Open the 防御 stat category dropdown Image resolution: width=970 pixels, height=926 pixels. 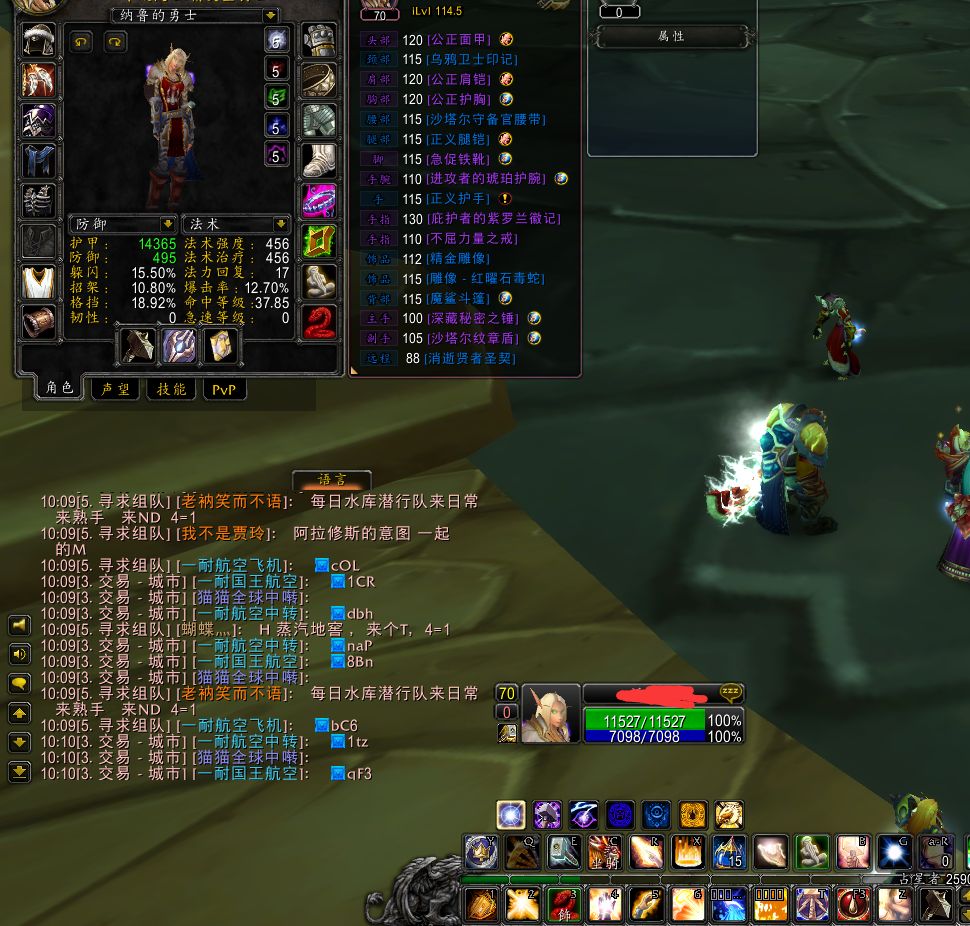168,224
